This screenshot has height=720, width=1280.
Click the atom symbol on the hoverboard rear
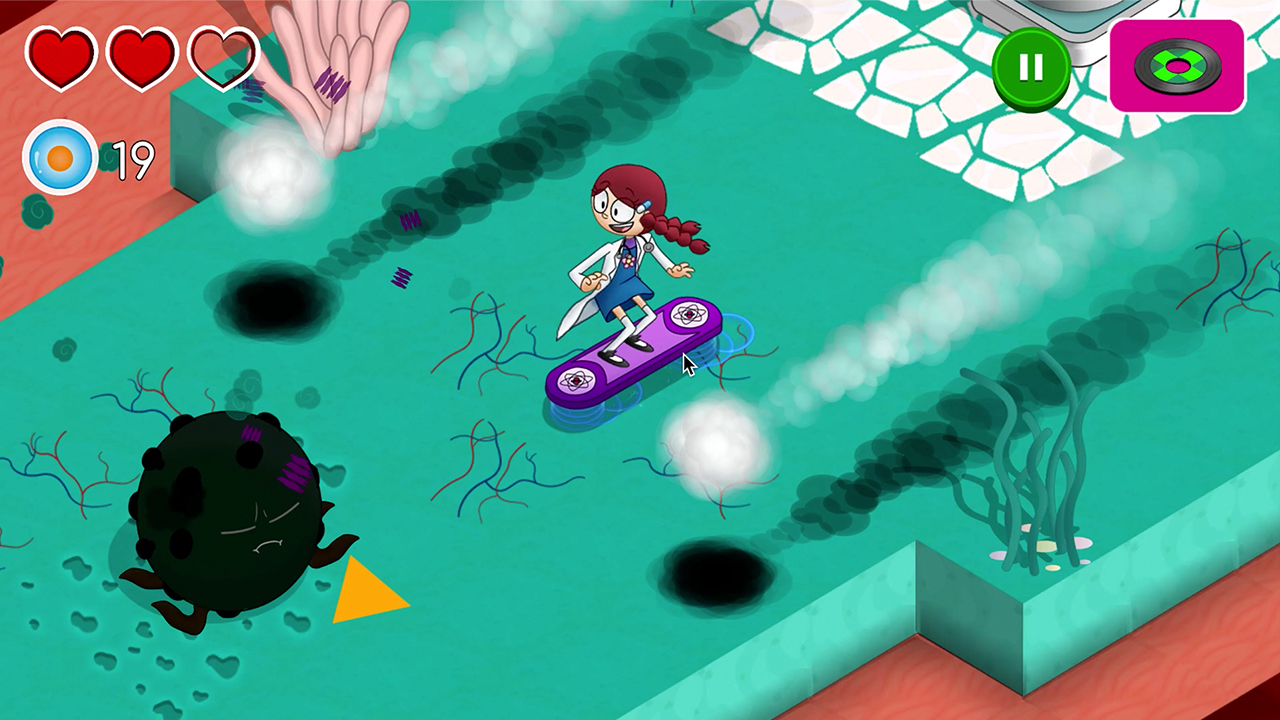tap(575, 381)
